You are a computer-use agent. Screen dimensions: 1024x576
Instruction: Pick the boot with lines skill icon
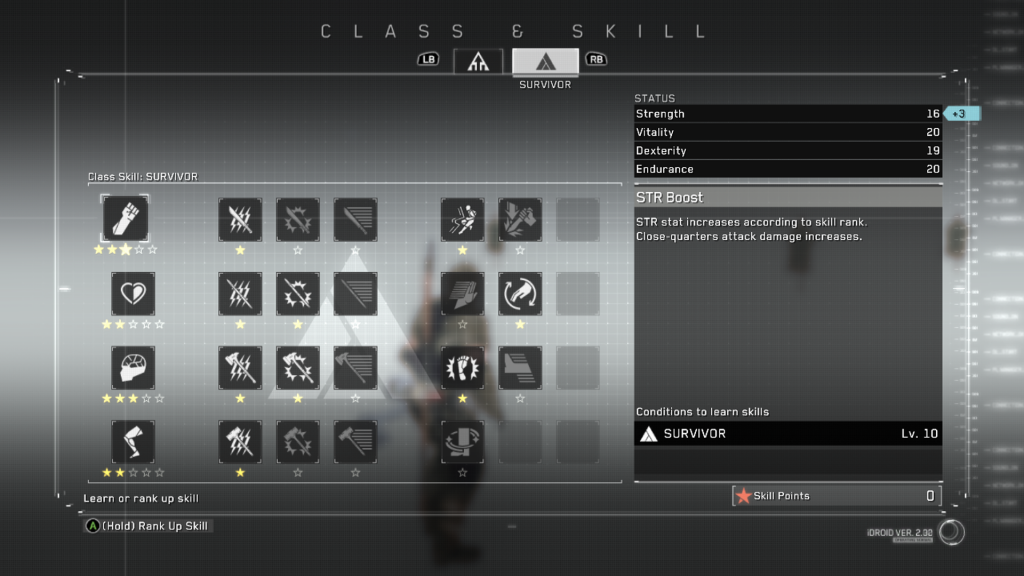(520, 368)
